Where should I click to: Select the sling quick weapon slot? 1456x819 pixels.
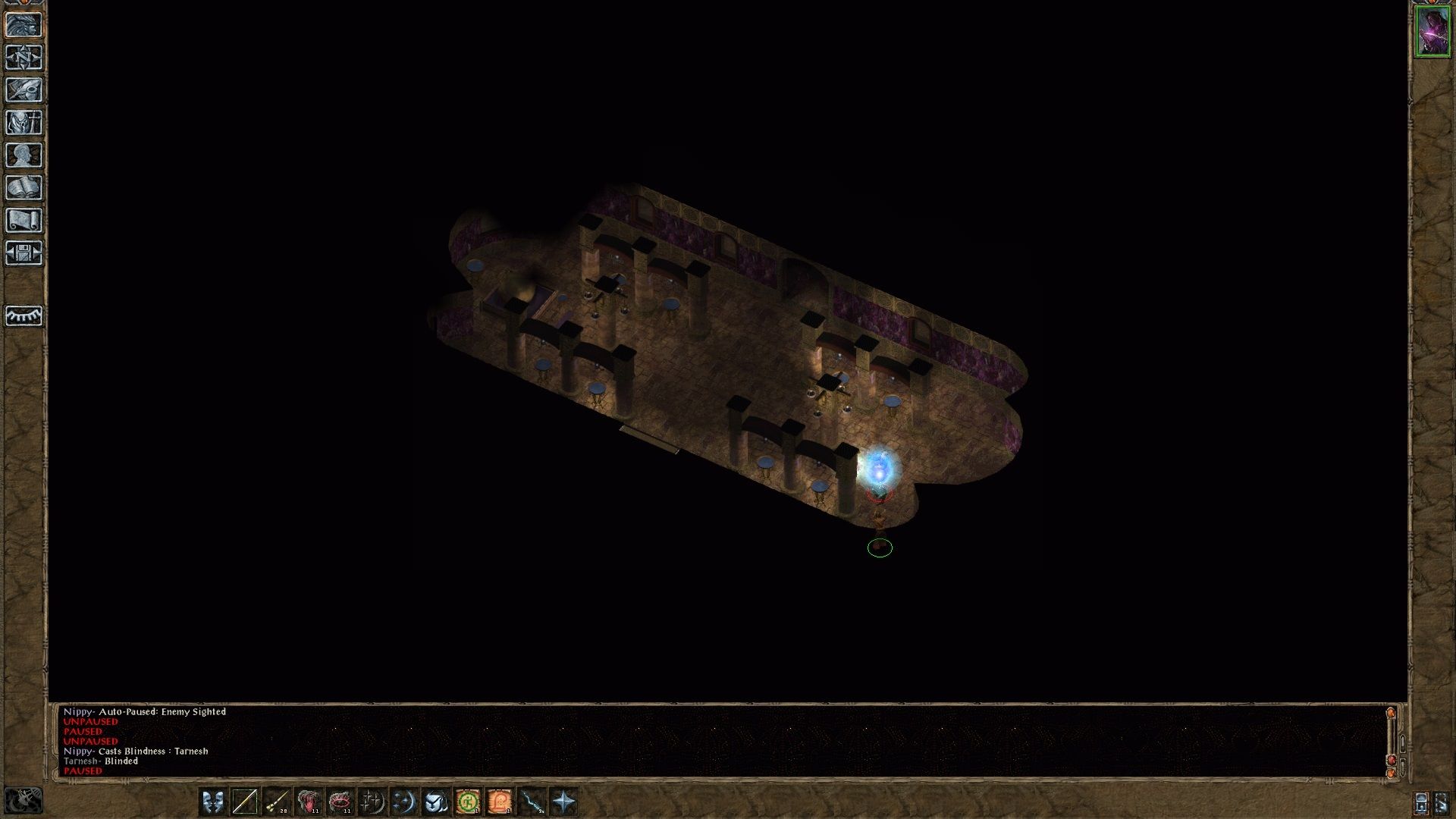(x=531, y=800)
